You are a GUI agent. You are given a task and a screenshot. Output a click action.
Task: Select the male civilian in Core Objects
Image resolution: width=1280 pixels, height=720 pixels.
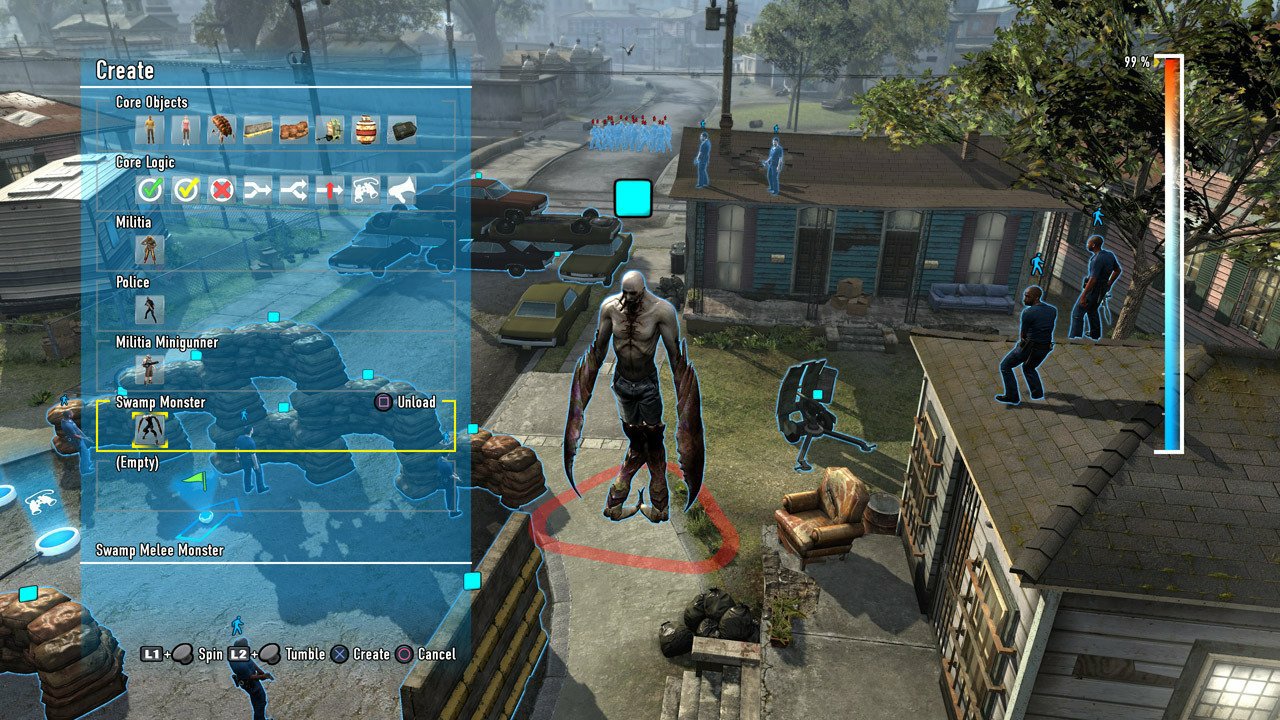(x=150, y=128)
